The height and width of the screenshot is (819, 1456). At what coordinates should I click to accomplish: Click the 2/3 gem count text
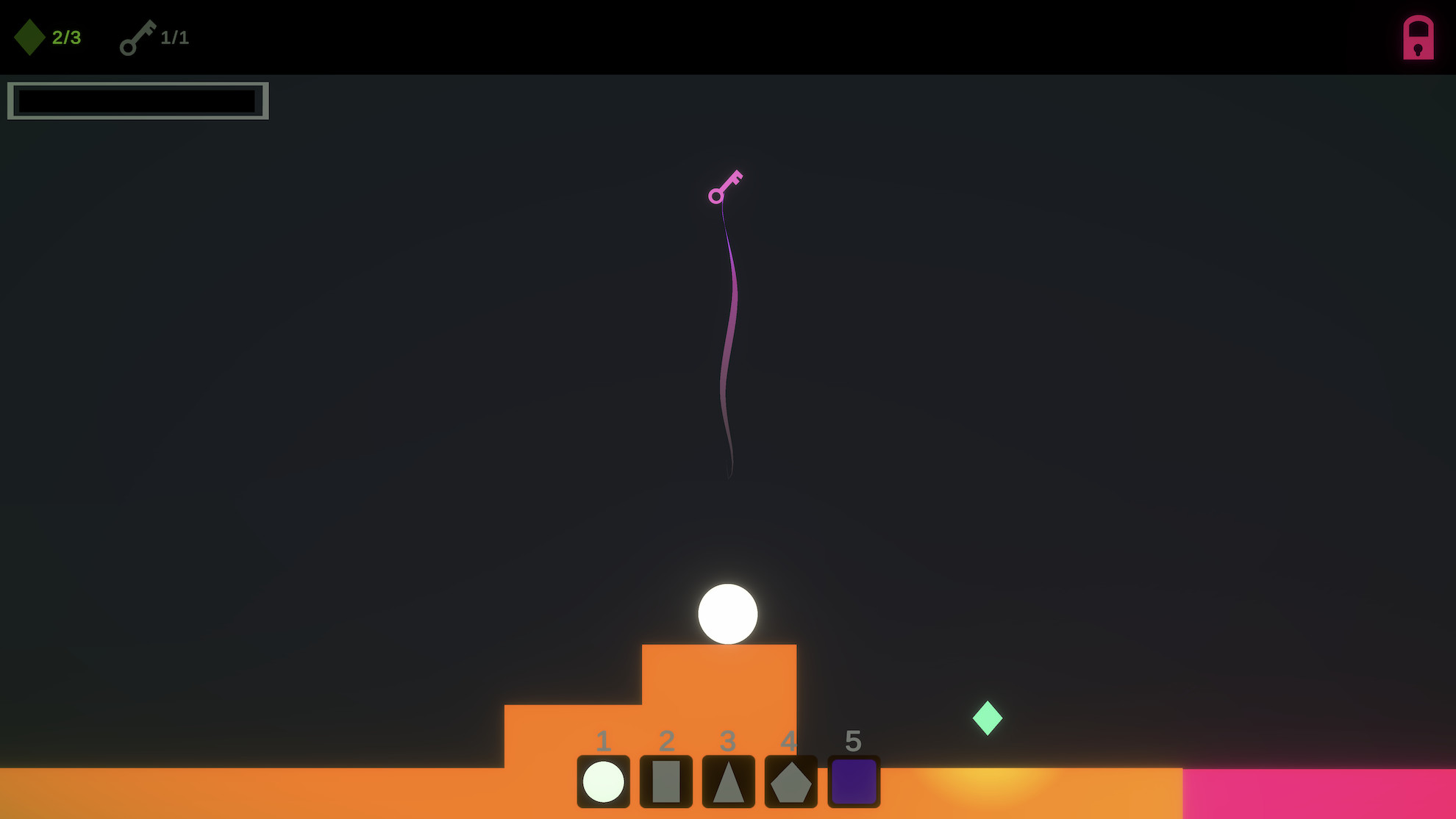[x=67, y=37]
